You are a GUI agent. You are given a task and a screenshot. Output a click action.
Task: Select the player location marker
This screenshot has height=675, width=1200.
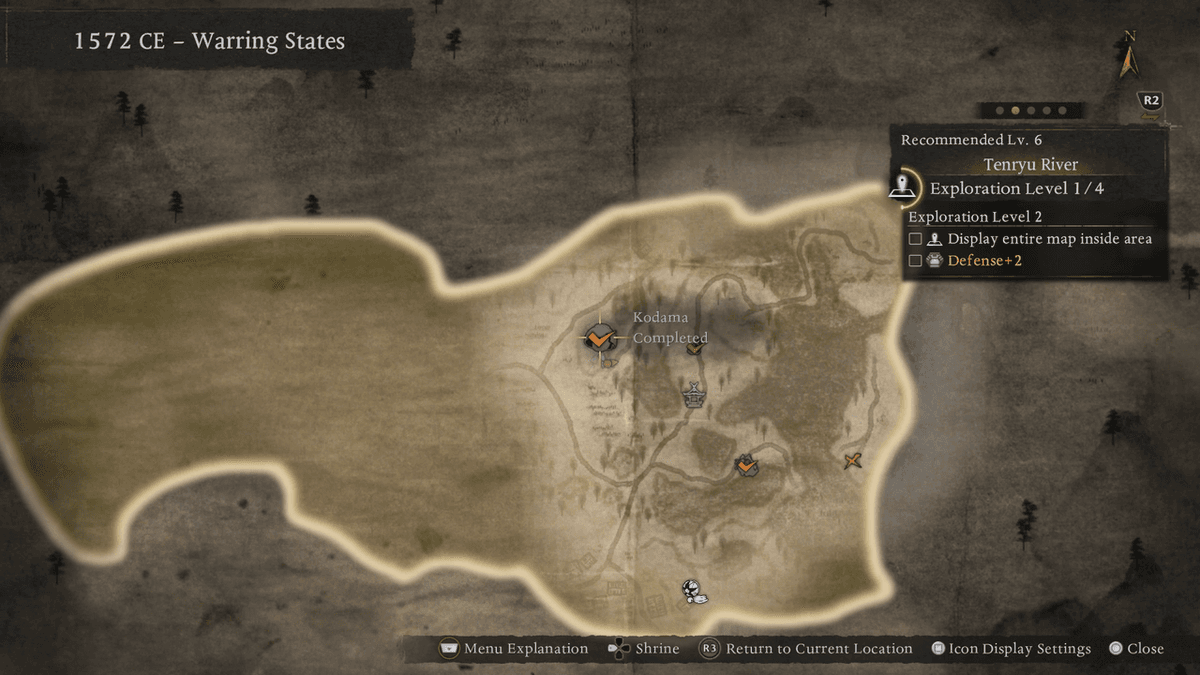coord(692,591)
